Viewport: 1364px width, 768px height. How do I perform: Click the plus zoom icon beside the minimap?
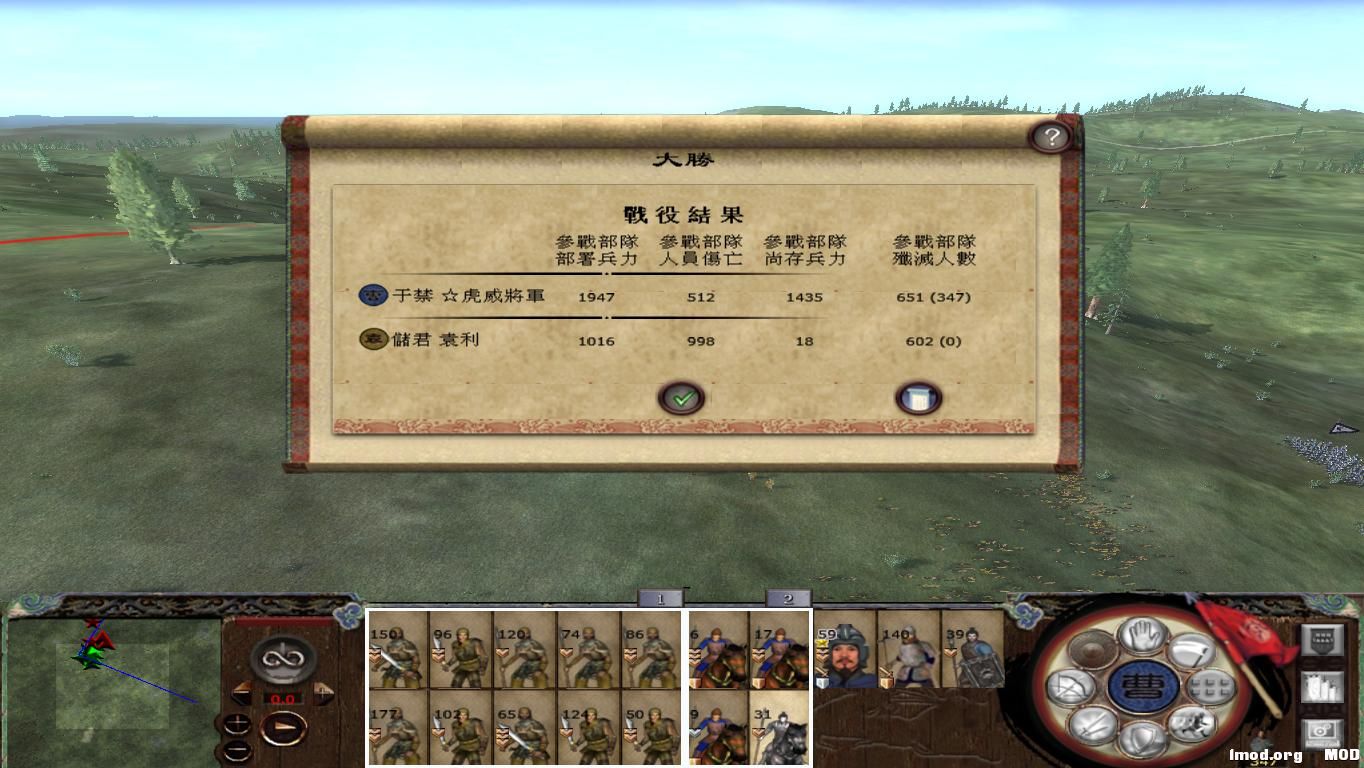(x=238, y=722)
